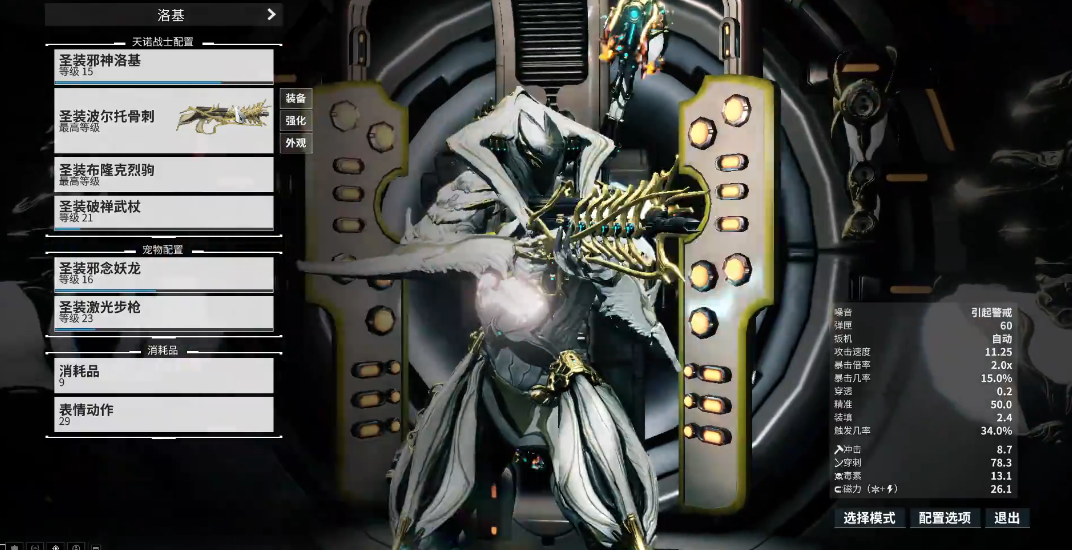The image size is (1072, 550).
Task: Open 配置选项 loadout options
Action: [945, 518]
